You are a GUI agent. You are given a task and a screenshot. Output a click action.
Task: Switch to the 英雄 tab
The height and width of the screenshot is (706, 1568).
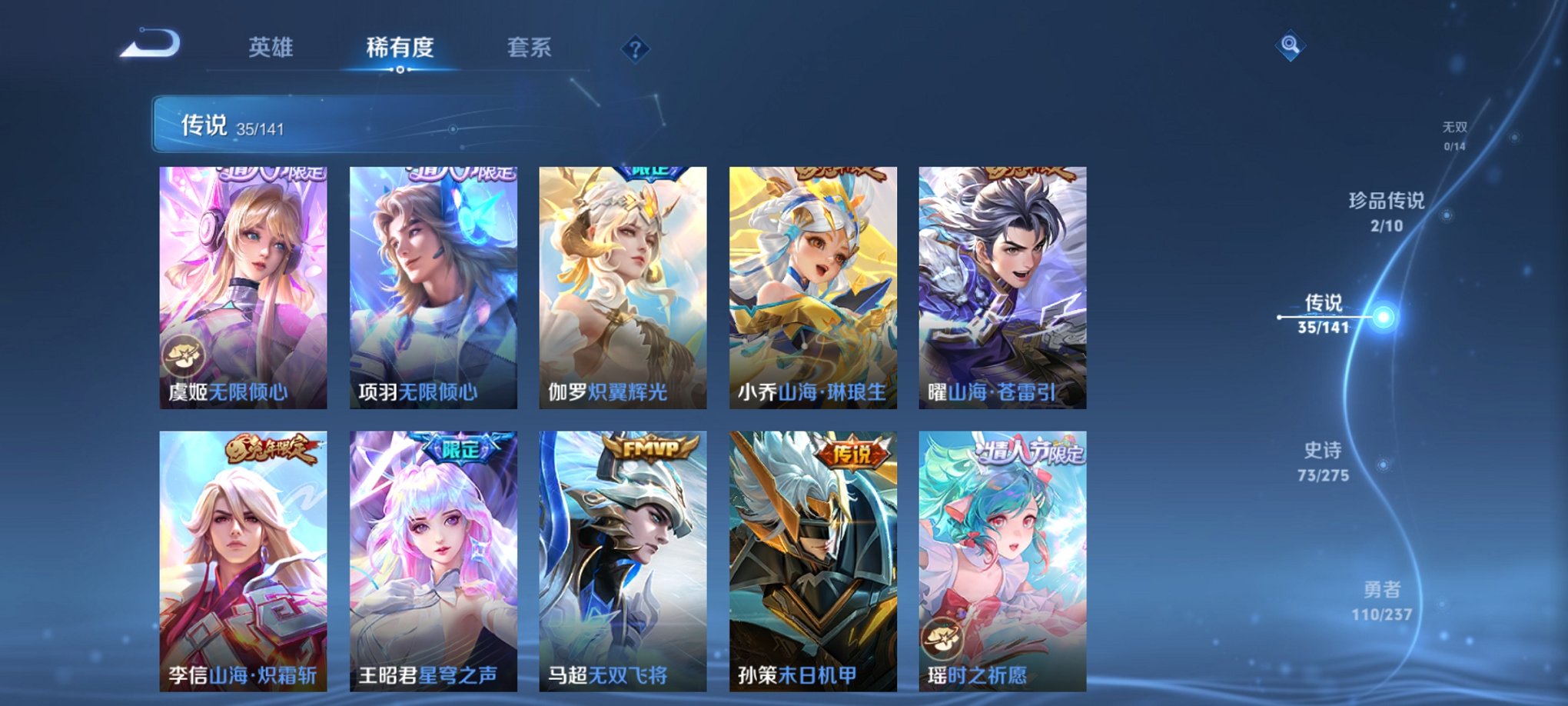click(271, 48)
